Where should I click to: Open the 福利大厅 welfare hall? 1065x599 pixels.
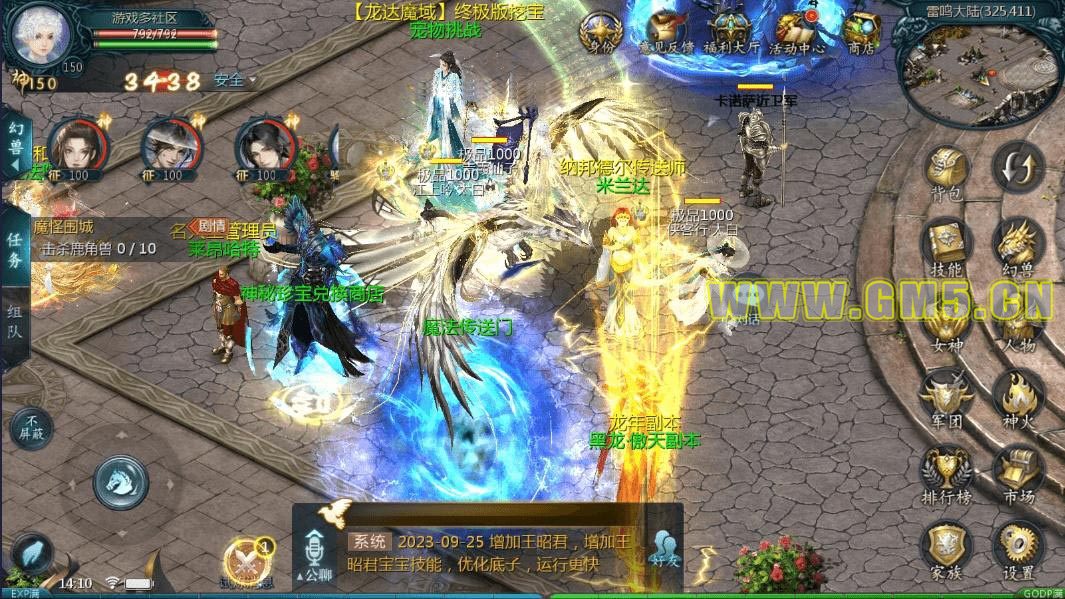pos(730,32)
